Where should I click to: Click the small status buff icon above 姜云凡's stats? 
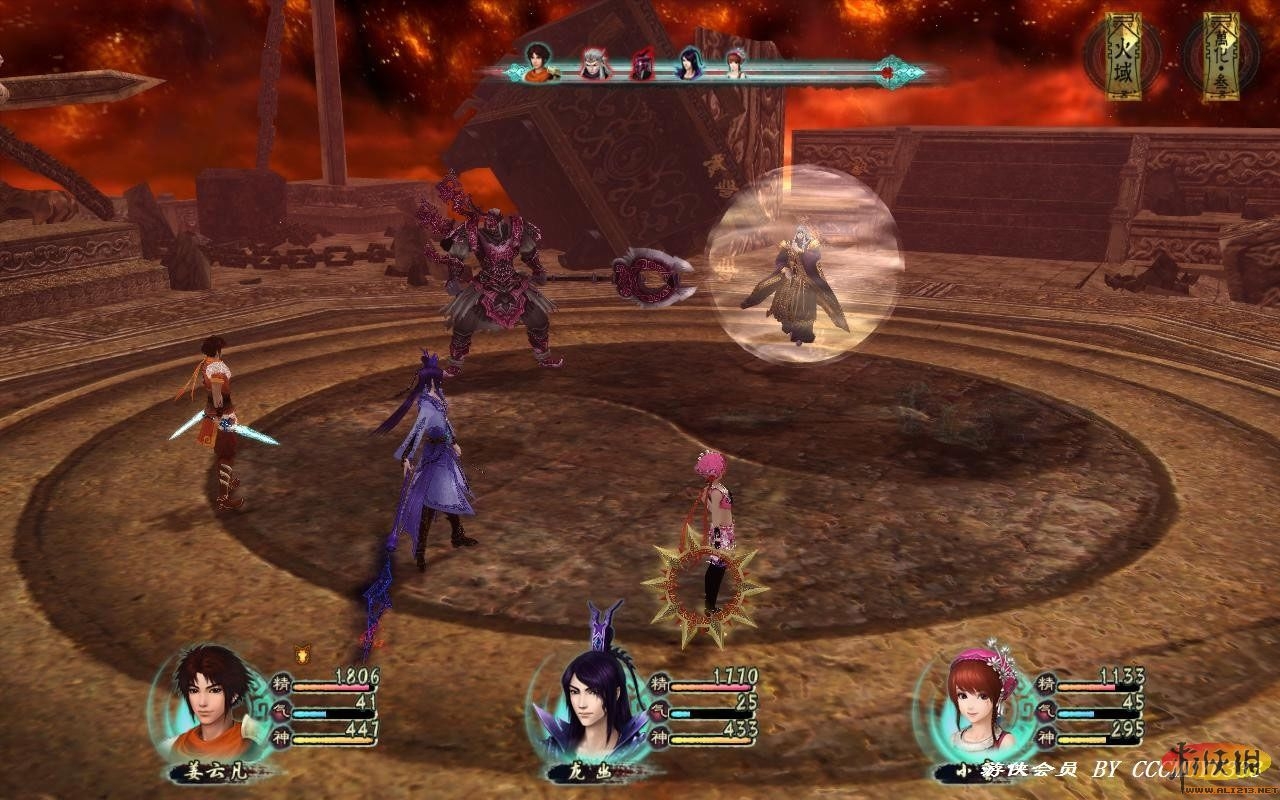pos(301,655)
